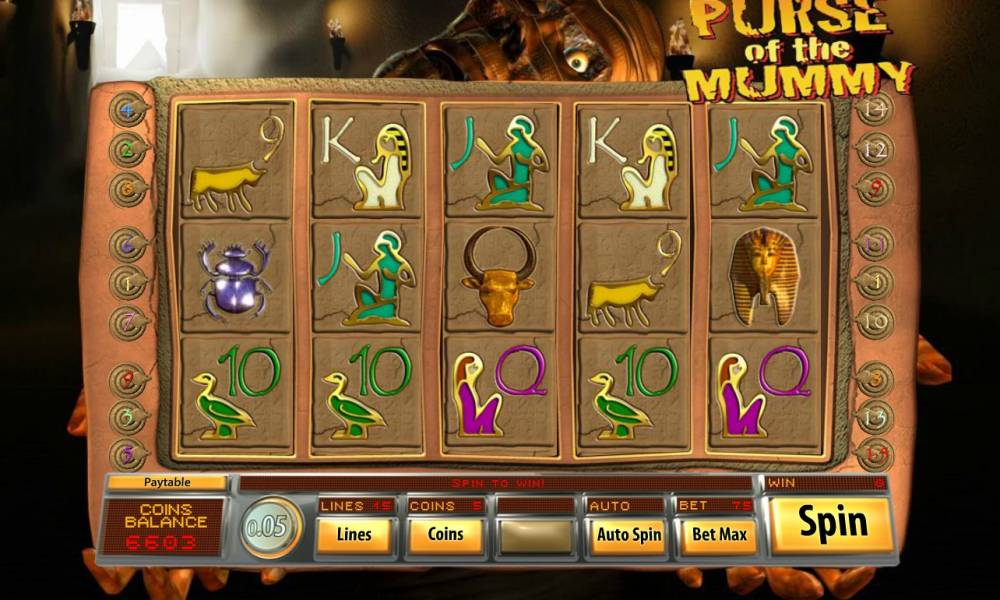
Task: Place the maximum bet with Bet Max
Action: (719, 535)
